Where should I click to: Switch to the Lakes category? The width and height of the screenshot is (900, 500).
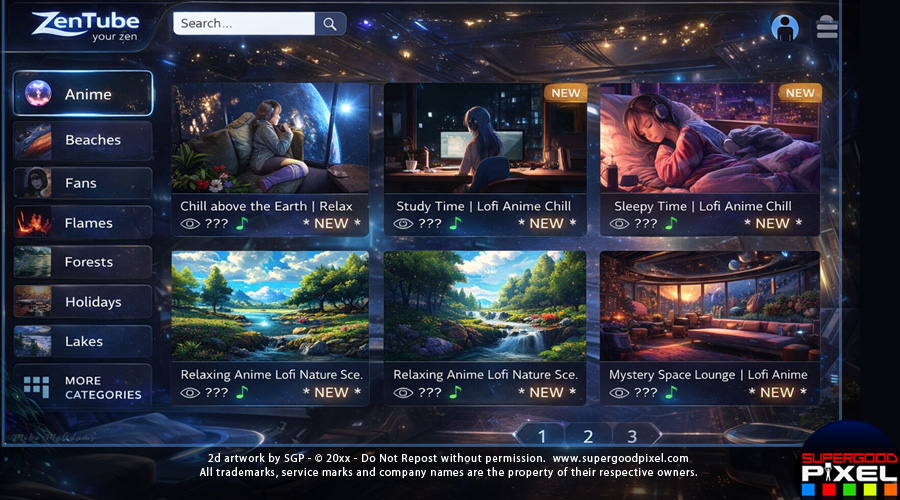pos(83,341)
